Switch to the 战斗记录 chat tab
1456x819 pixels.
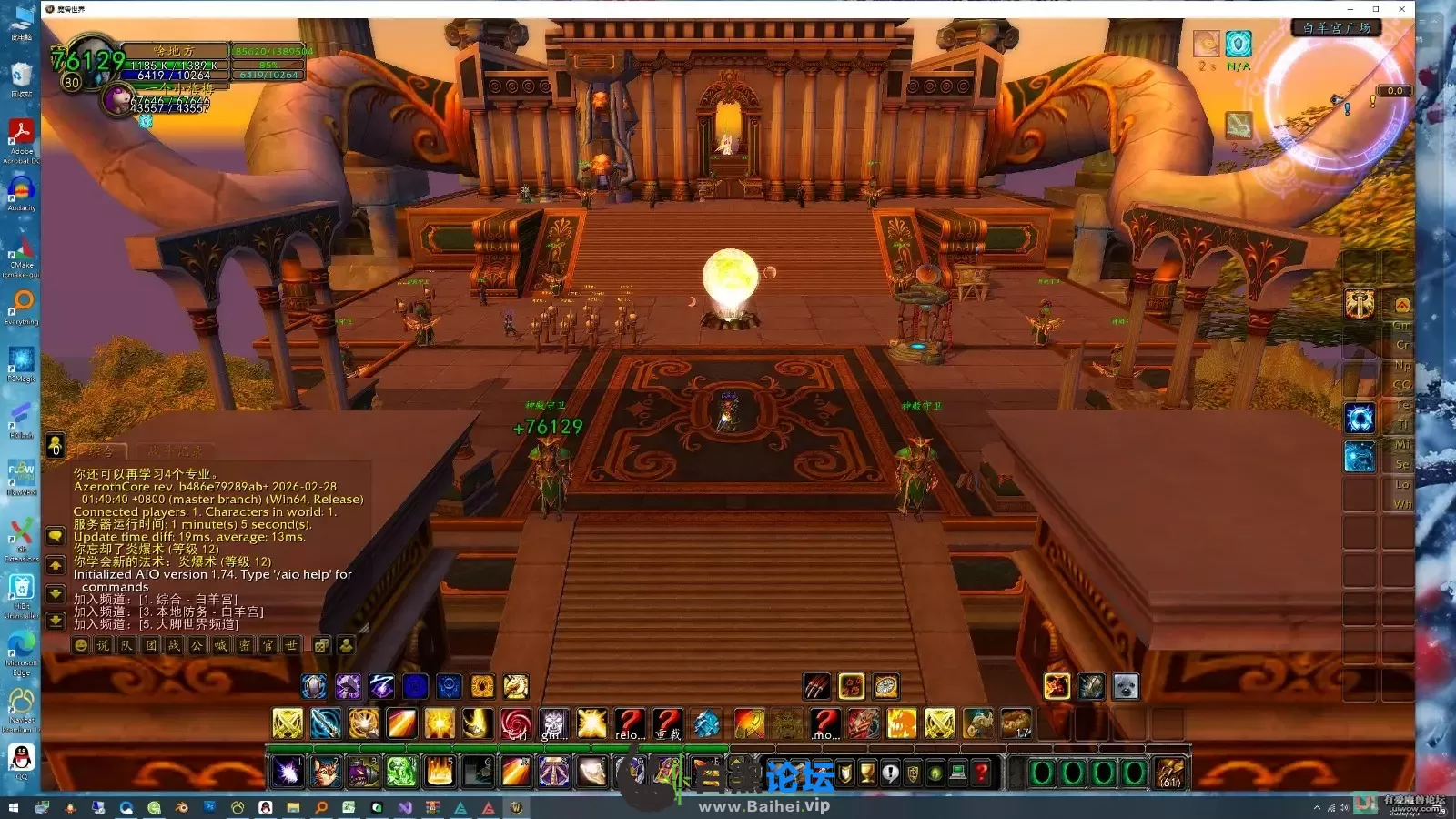[176, 451]
